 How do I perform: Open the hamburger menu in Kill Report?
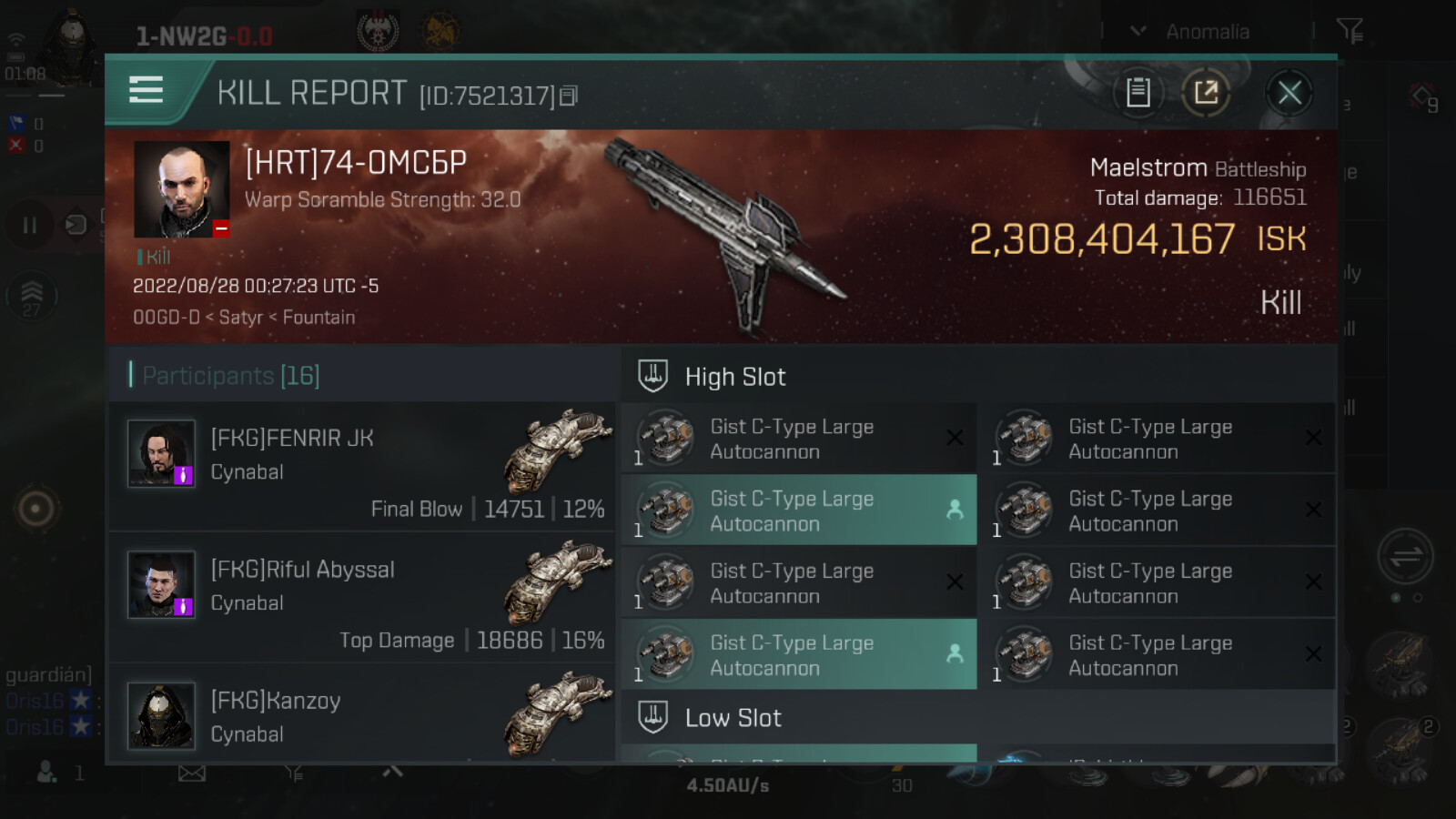(147, 90)
